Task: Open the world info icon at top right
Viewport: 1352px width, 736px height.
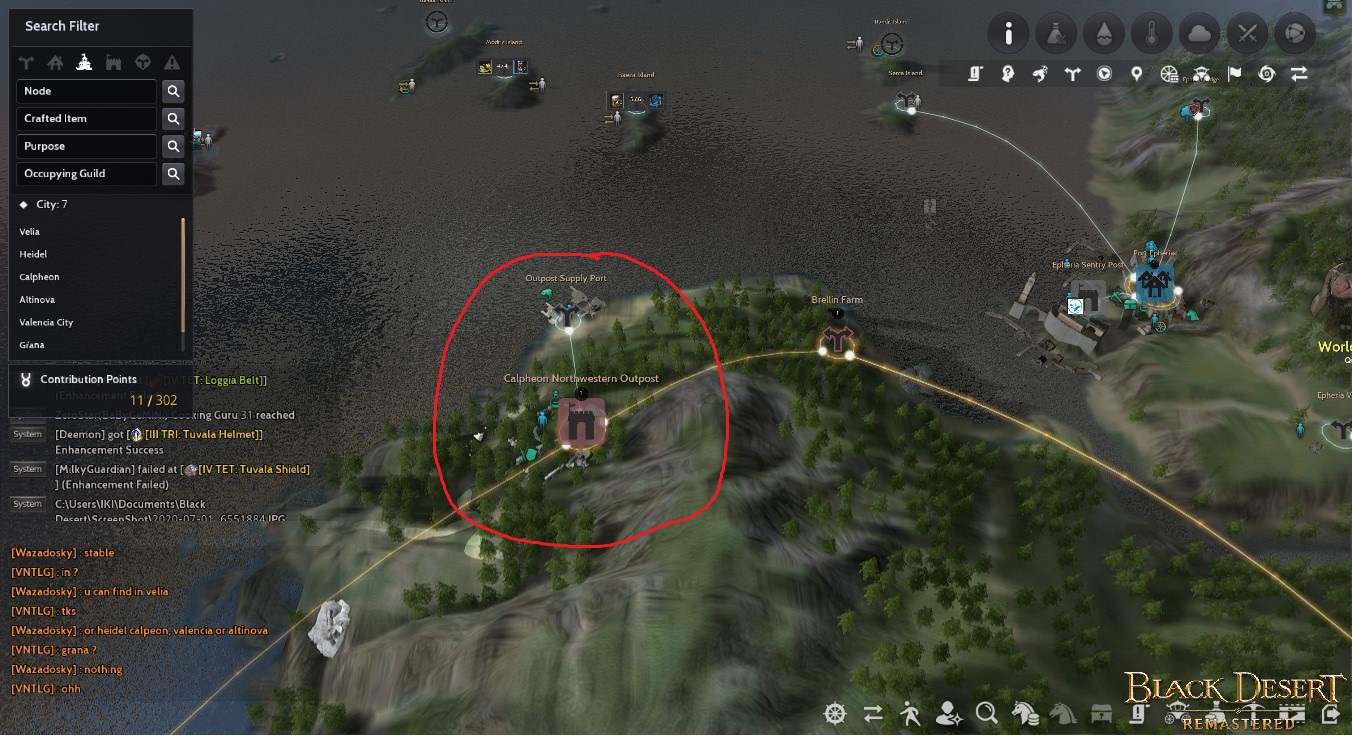Action: point(1008,33)
